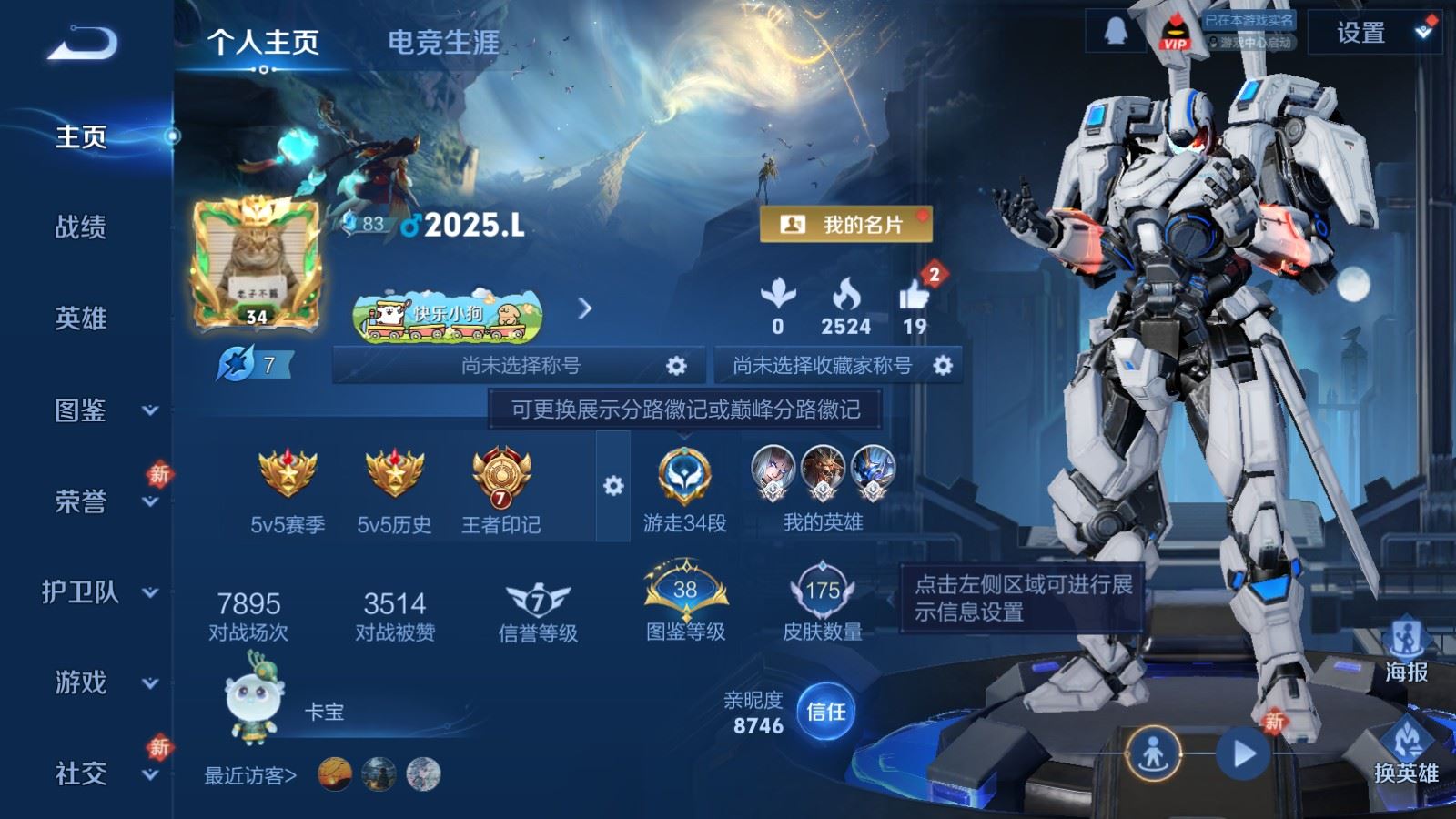Screen dimensions: 1456x819
Task: Open the gear next to 尚未选择称号
Action: pyautogui.click(x=674, y=364)
